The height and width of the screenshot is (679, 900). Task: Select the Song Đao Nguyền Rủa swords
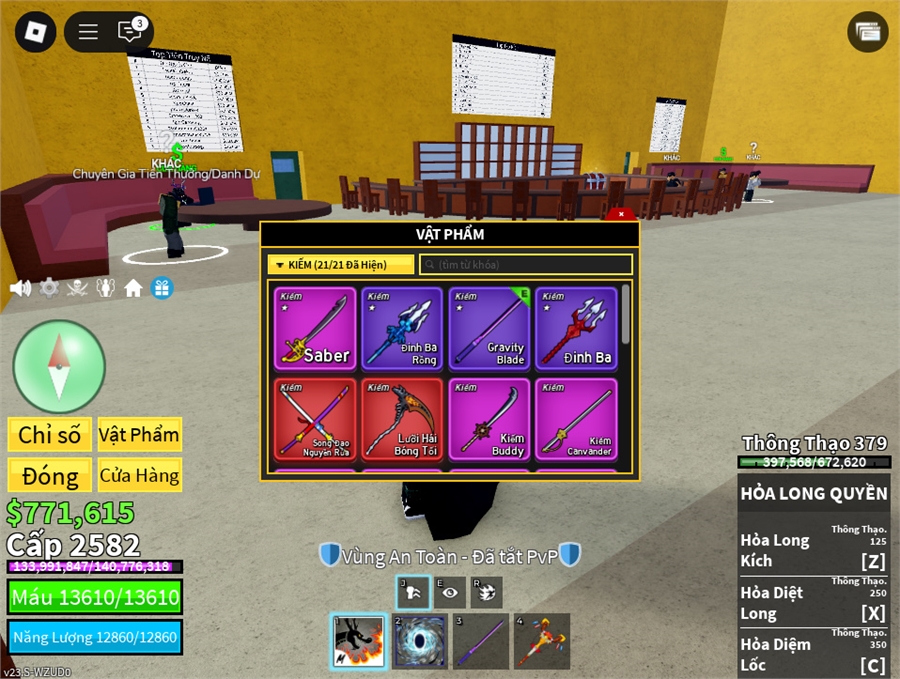point(315,419)
